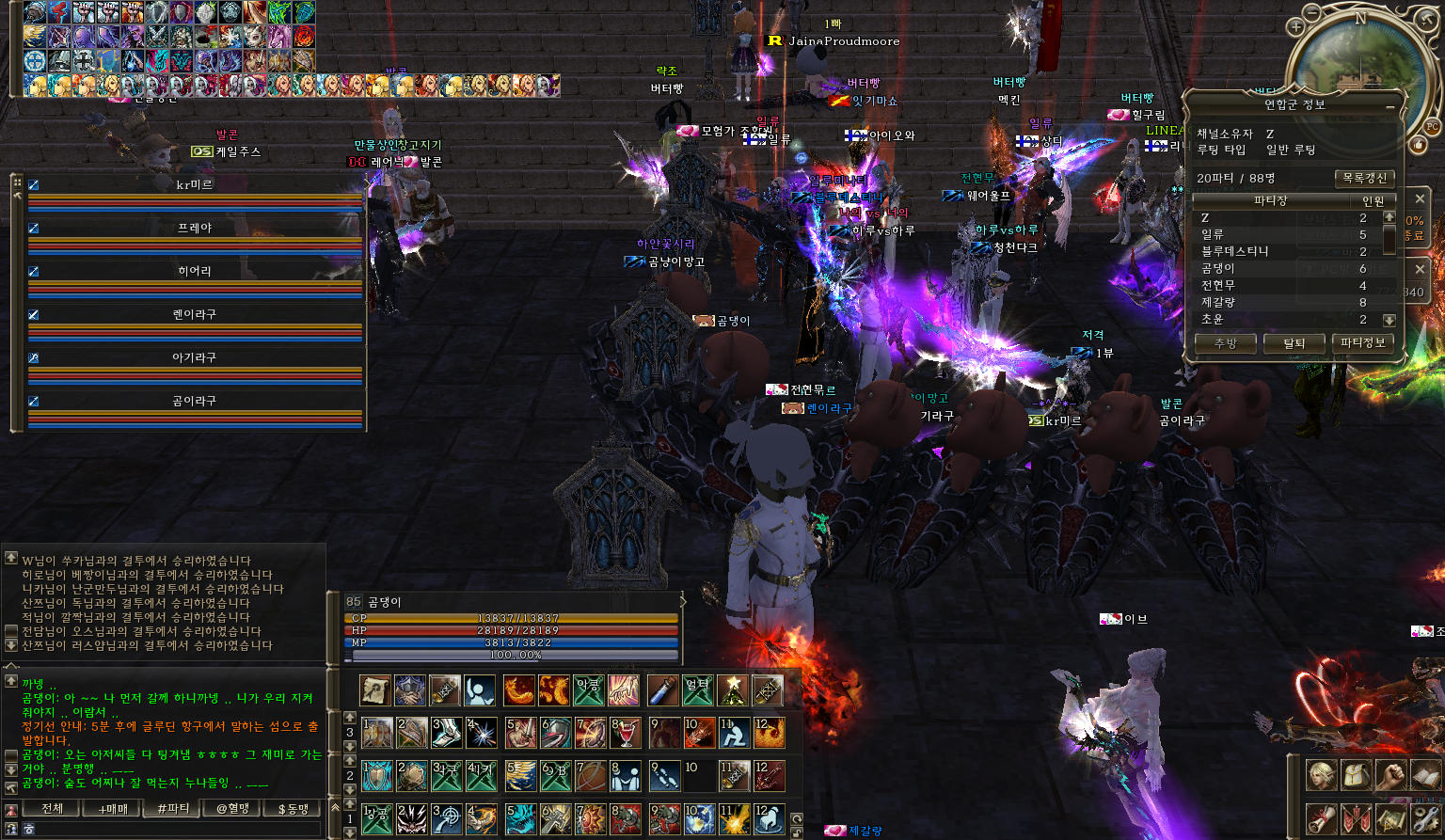Image resolution: width=1445 pixels, height=840 pixels.
Task: Switch to the #파티 chat tab
Action: point(173,808)
